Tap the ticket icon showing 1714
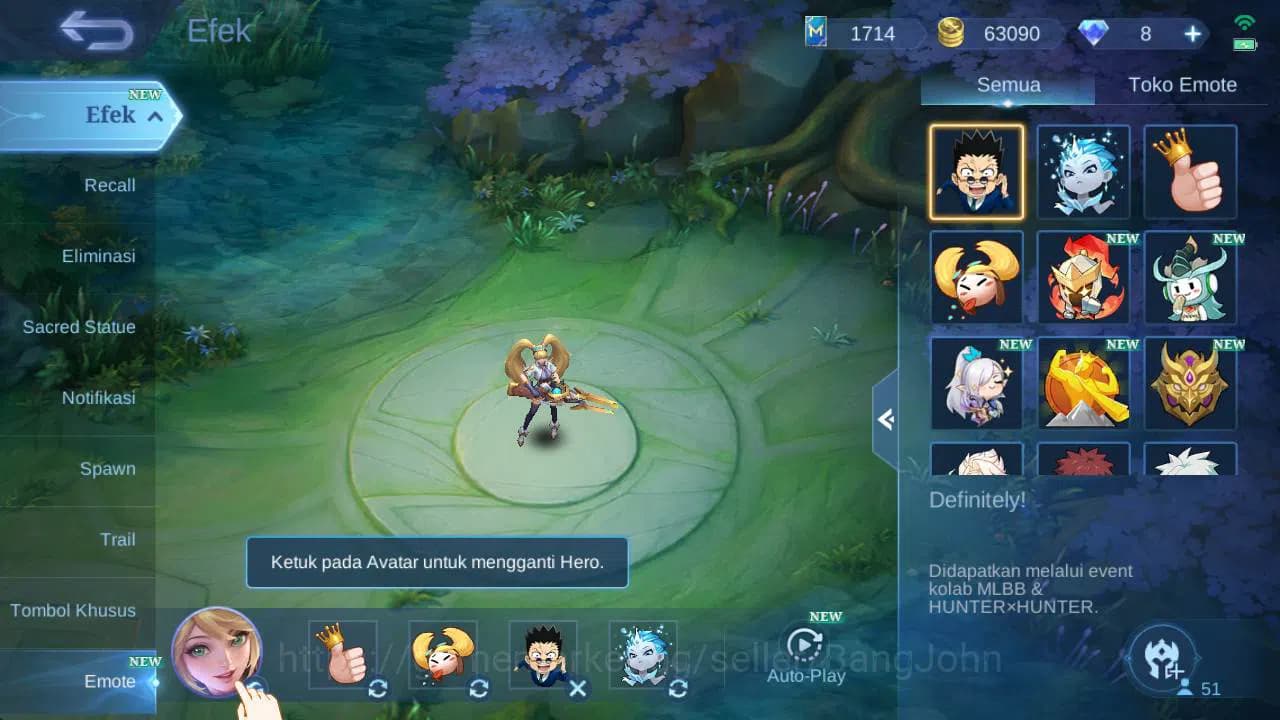 coord(814,32)
